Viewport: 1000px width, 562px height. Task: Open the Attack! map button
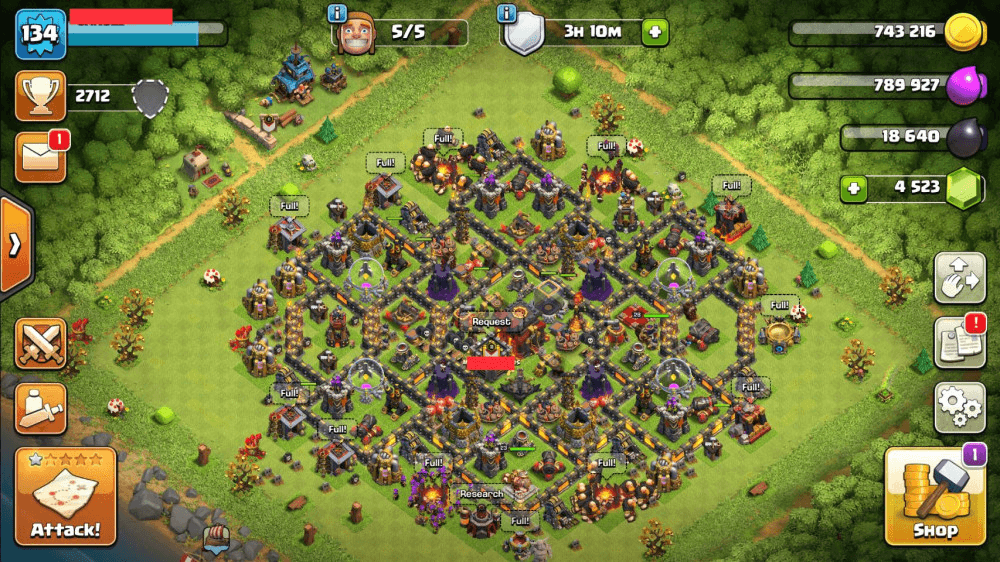click(65, 497)
